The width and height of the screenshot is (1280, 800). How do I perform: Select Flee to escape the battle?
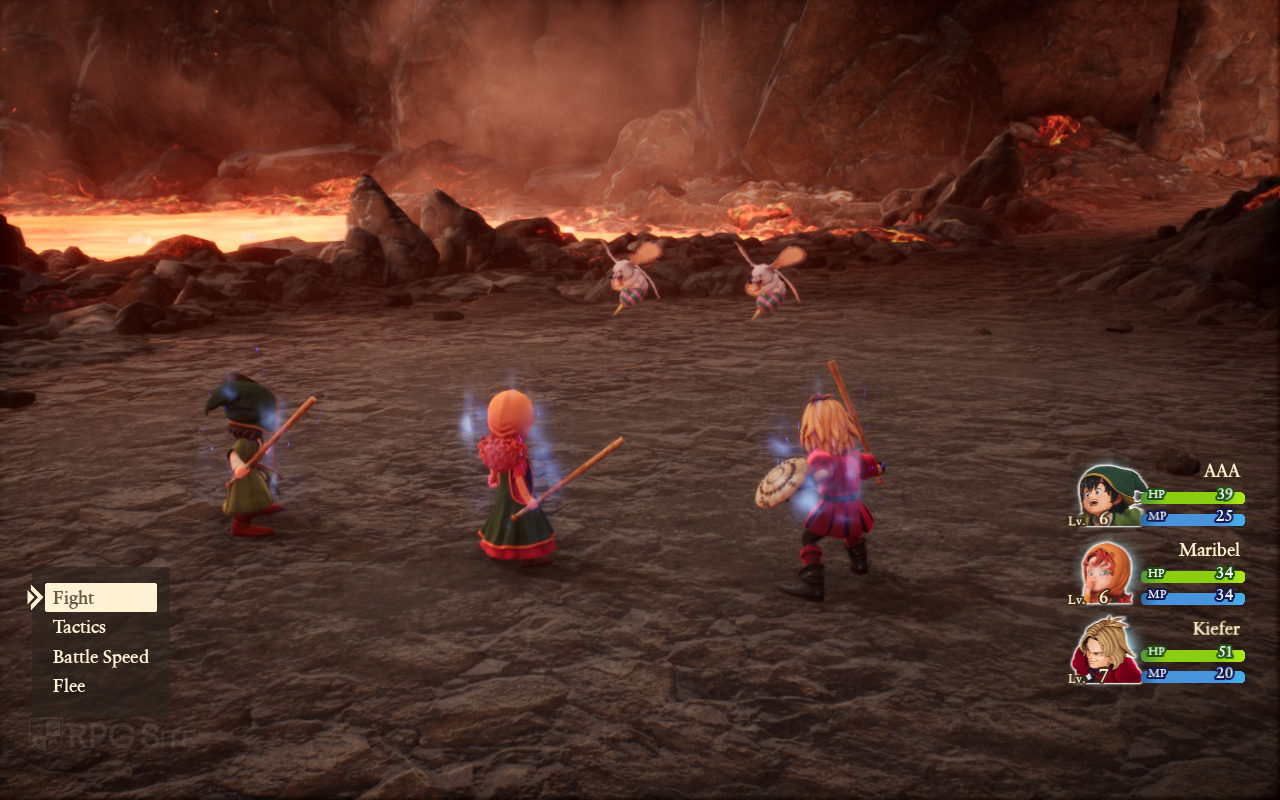pos(69,686)
